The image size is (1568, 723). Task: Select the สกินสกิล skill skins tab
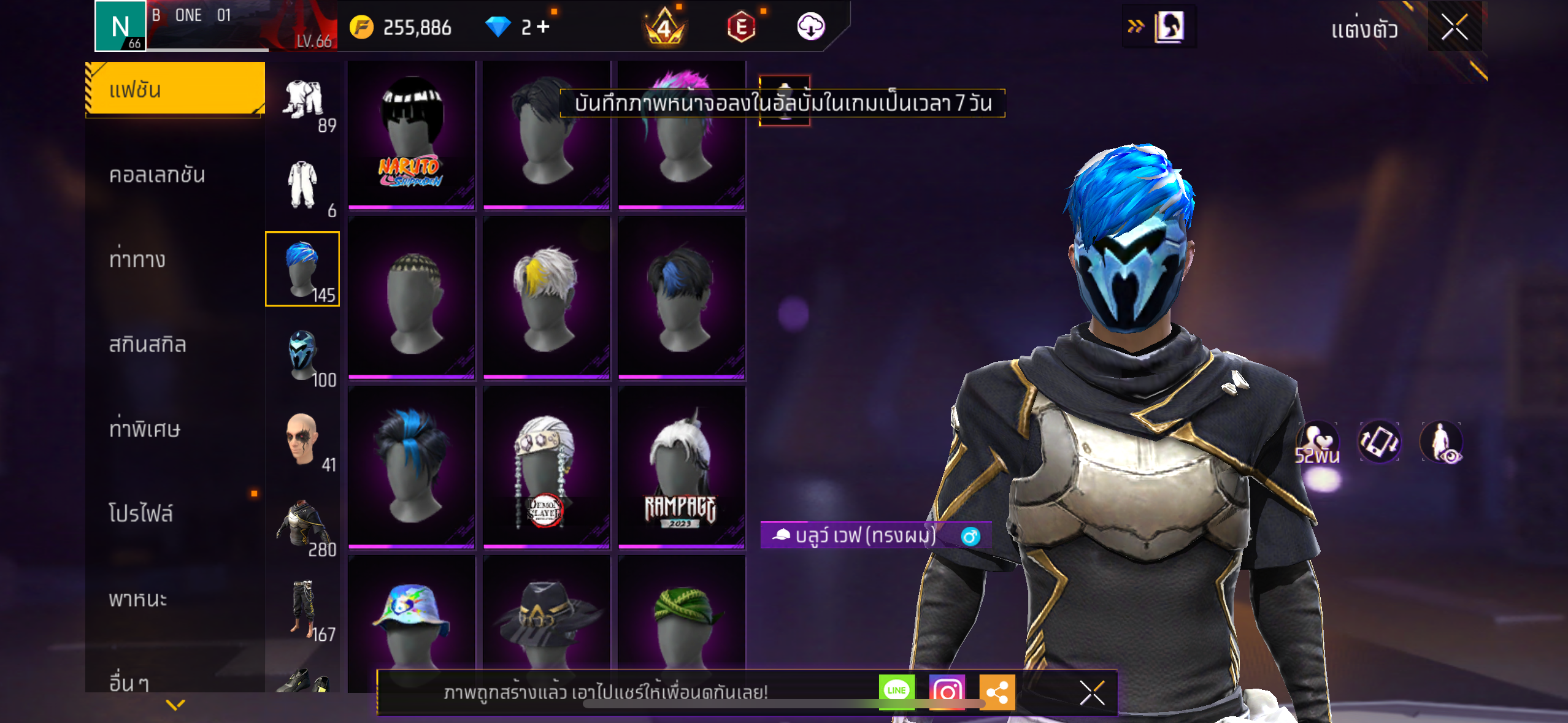[x=147, y=345]
